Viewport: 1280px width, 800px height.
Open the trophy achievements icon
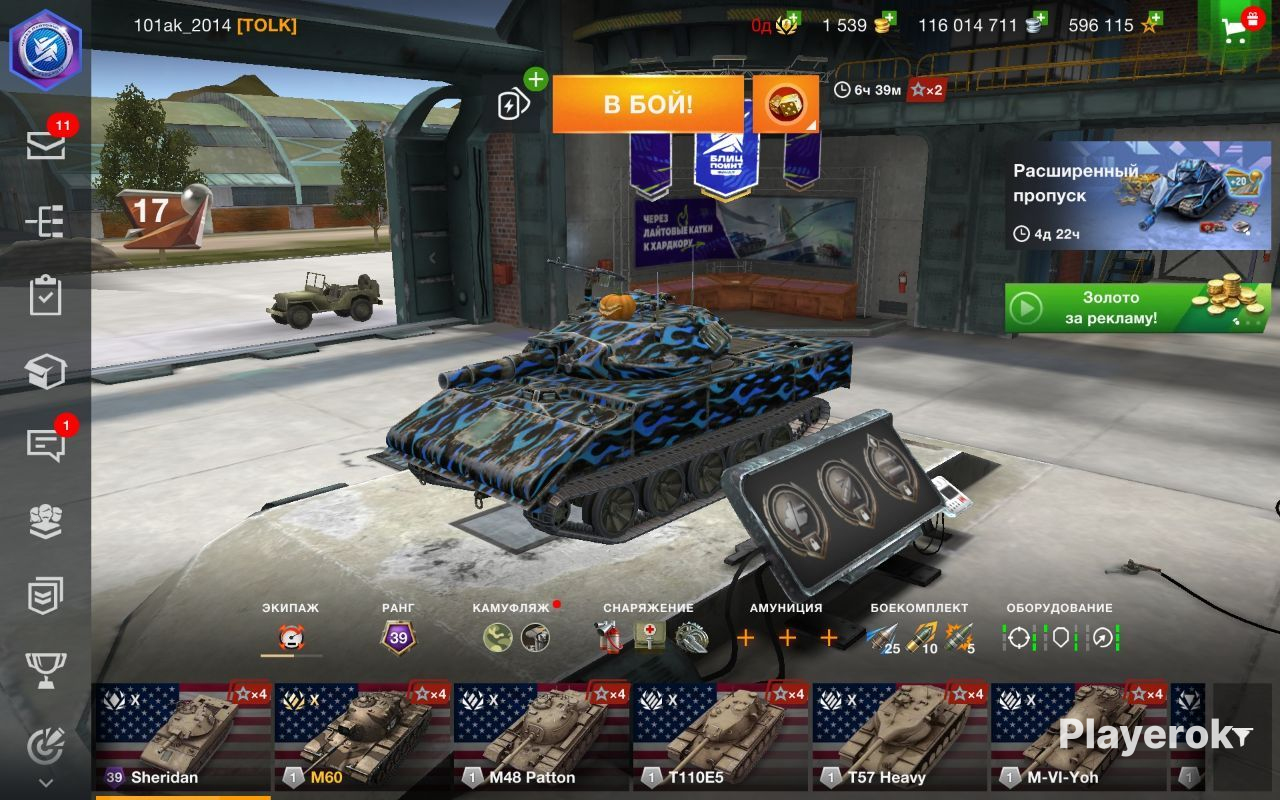[46, 670]
